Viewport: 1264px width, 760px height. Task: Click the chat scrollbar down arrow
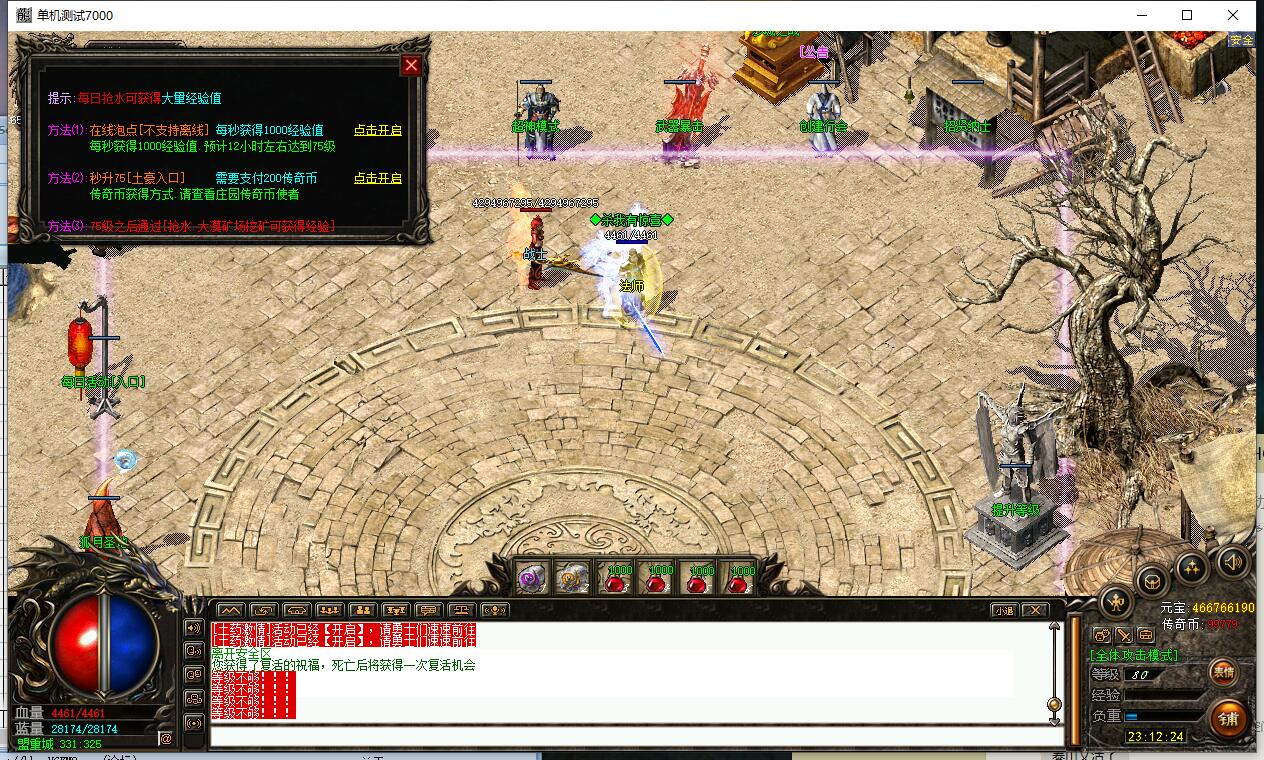(x=1054, y=716)
